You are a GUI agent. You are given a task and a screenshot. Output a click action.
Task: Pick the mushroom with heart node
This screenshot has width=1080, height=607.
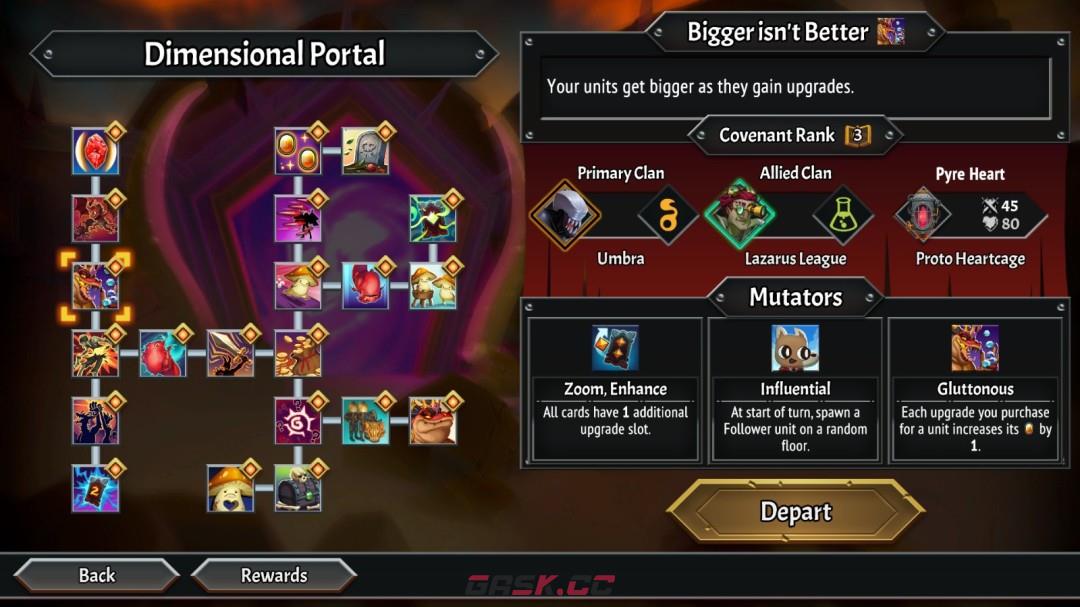pos(230,488)
